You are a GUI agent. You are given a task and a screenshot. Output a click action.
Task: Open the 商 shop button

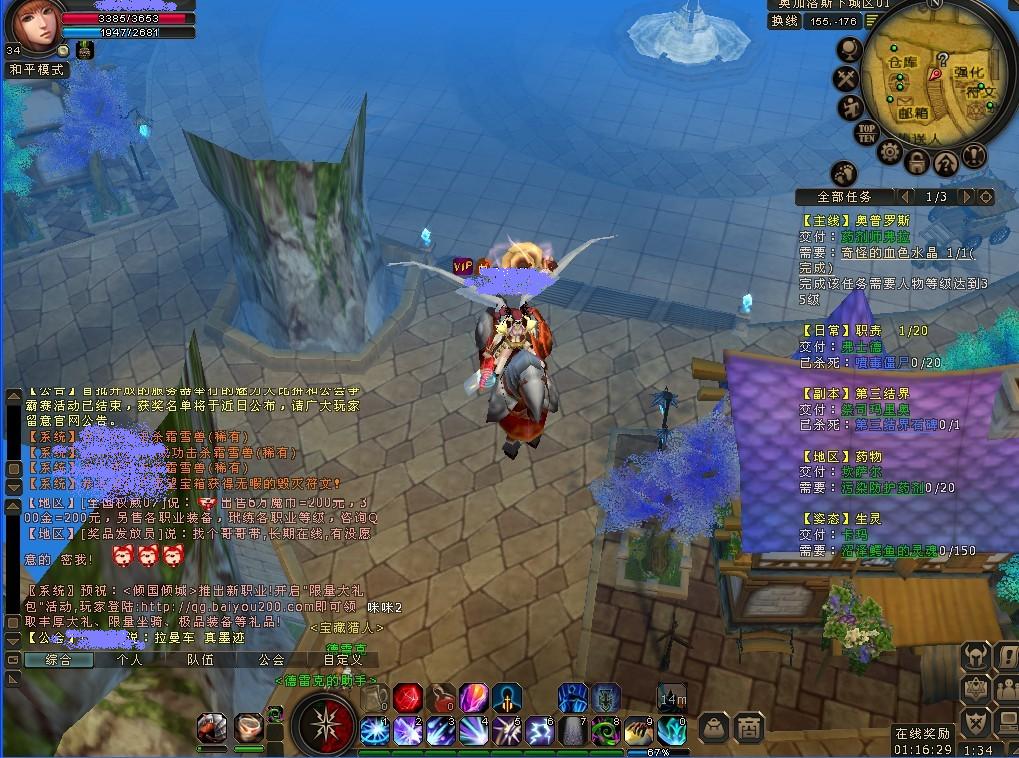tap(748, 728)
